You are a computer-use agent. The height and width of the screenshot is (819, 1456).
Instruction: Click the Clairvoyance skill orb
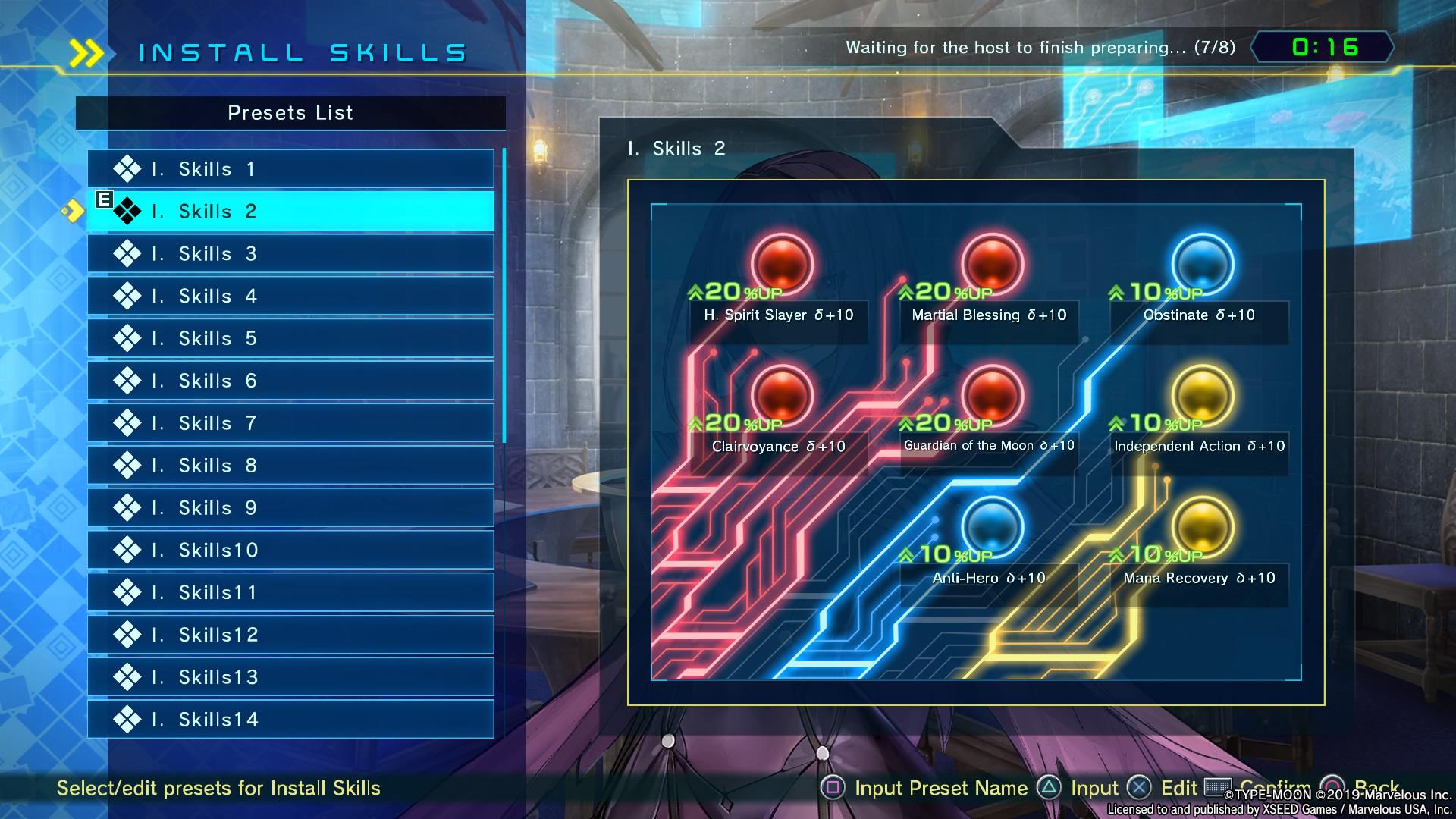(x=782, y=395)
